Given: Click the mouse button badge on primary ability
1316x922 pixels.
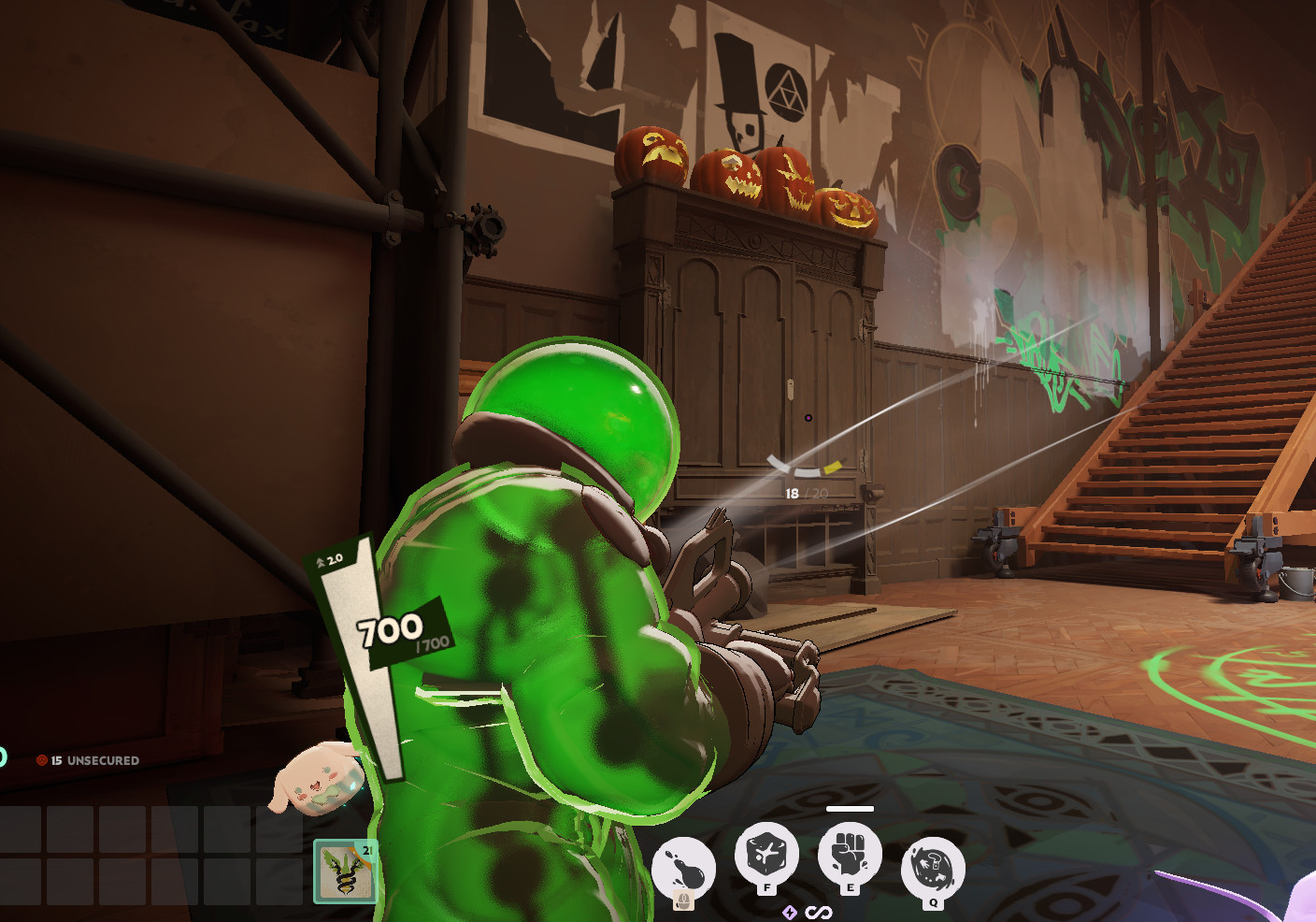Looking at the screenshot, I should click(683, 900).
